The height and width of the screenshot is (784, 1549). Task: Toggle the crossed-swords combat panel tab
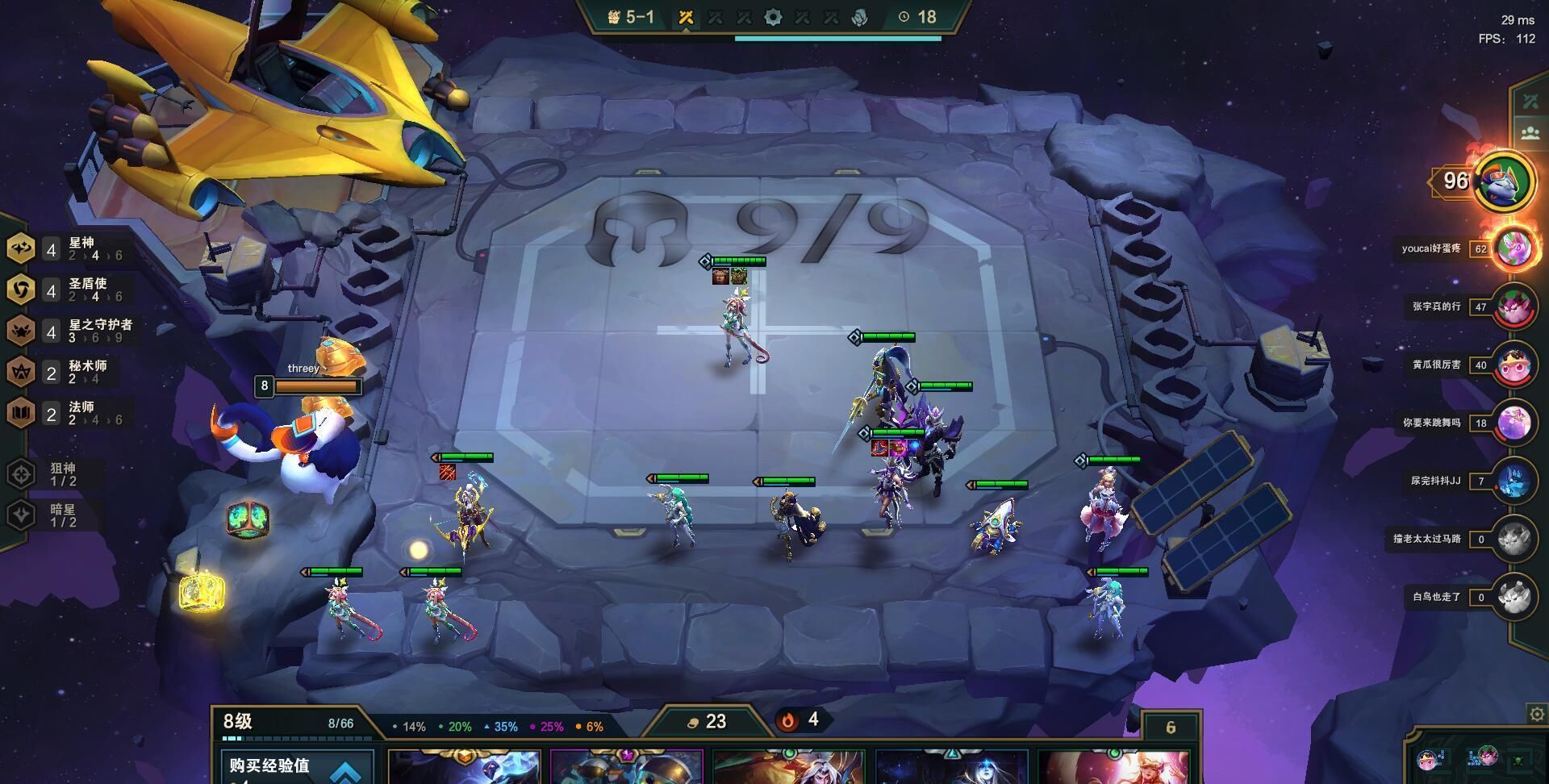pyautogui.click(x=1530, y=102)
